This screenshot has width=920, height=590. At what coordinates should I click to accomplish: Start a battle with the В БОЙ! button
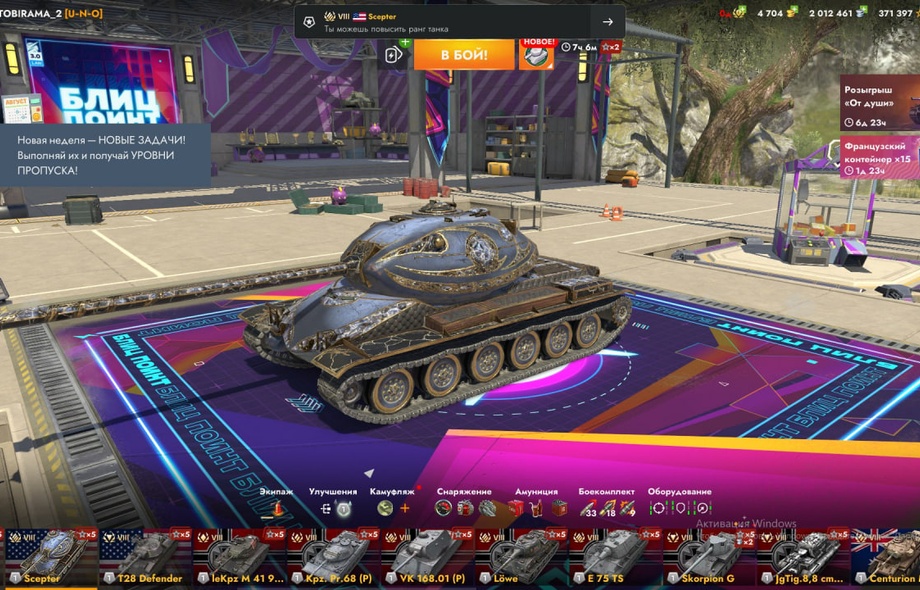pos(464,54)
